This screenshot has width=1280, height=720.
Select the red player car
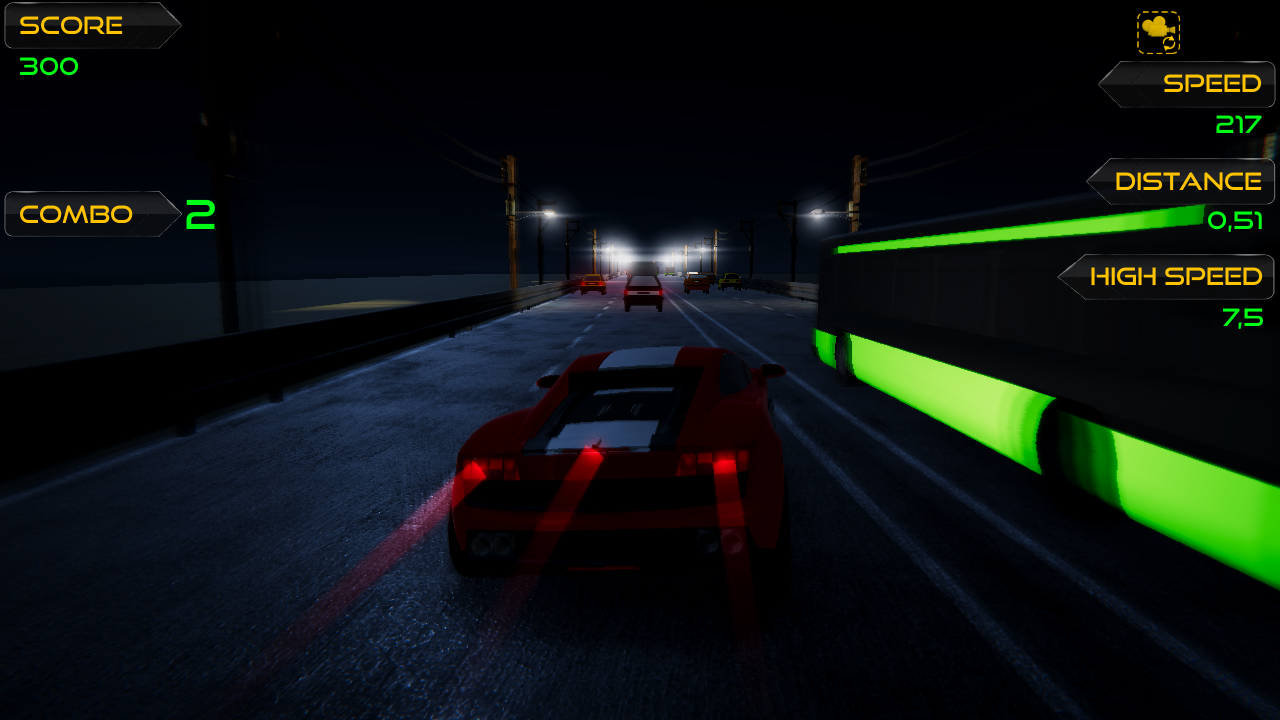tap(620, 460)
